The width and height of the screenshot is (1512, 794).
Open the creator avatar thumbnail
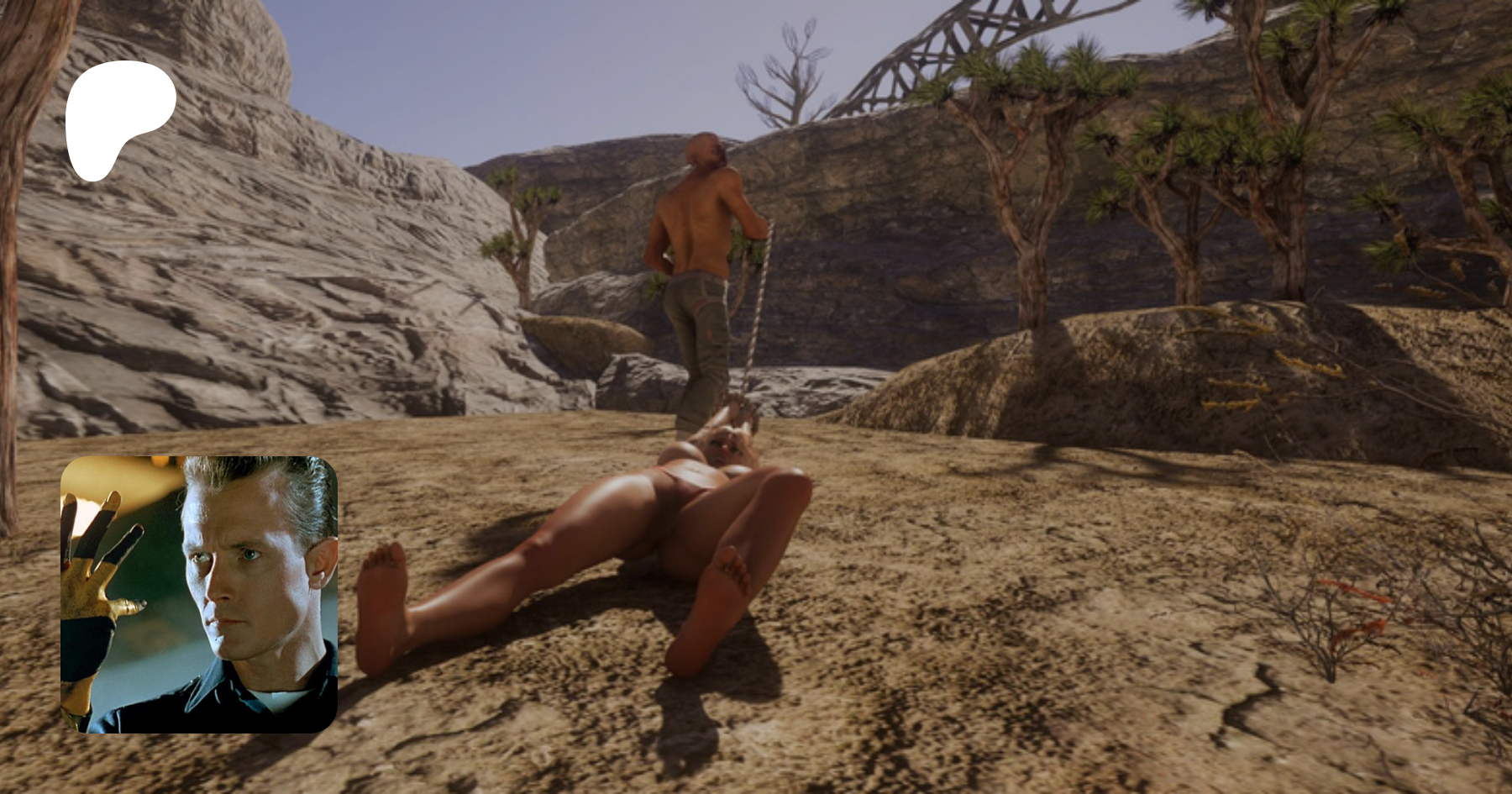point(199,594)
